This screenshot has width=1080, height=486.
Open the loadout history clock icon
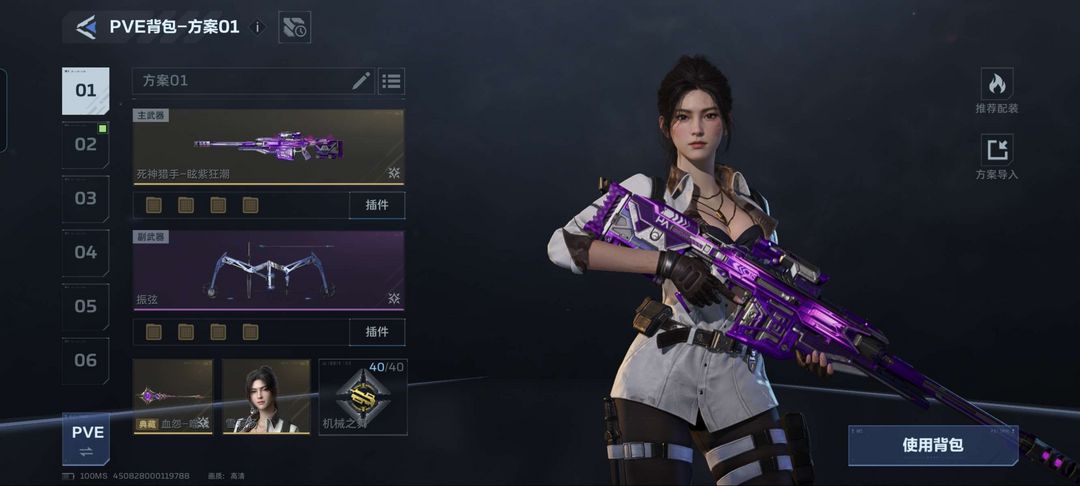pyautogui.click(x=294, y=27)
